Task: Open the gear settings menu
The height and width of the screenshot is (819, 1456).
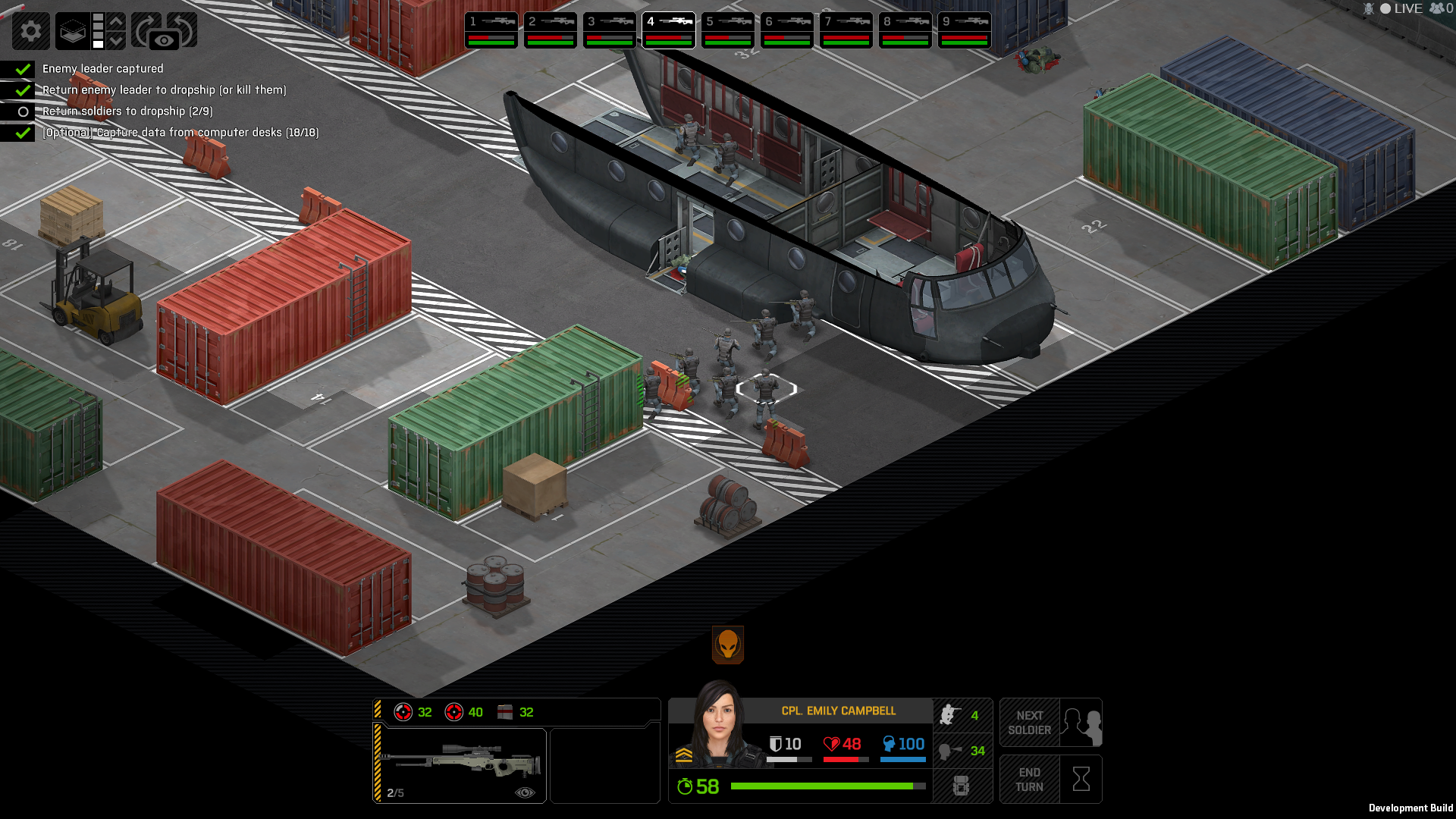Action: click(31, 31)
